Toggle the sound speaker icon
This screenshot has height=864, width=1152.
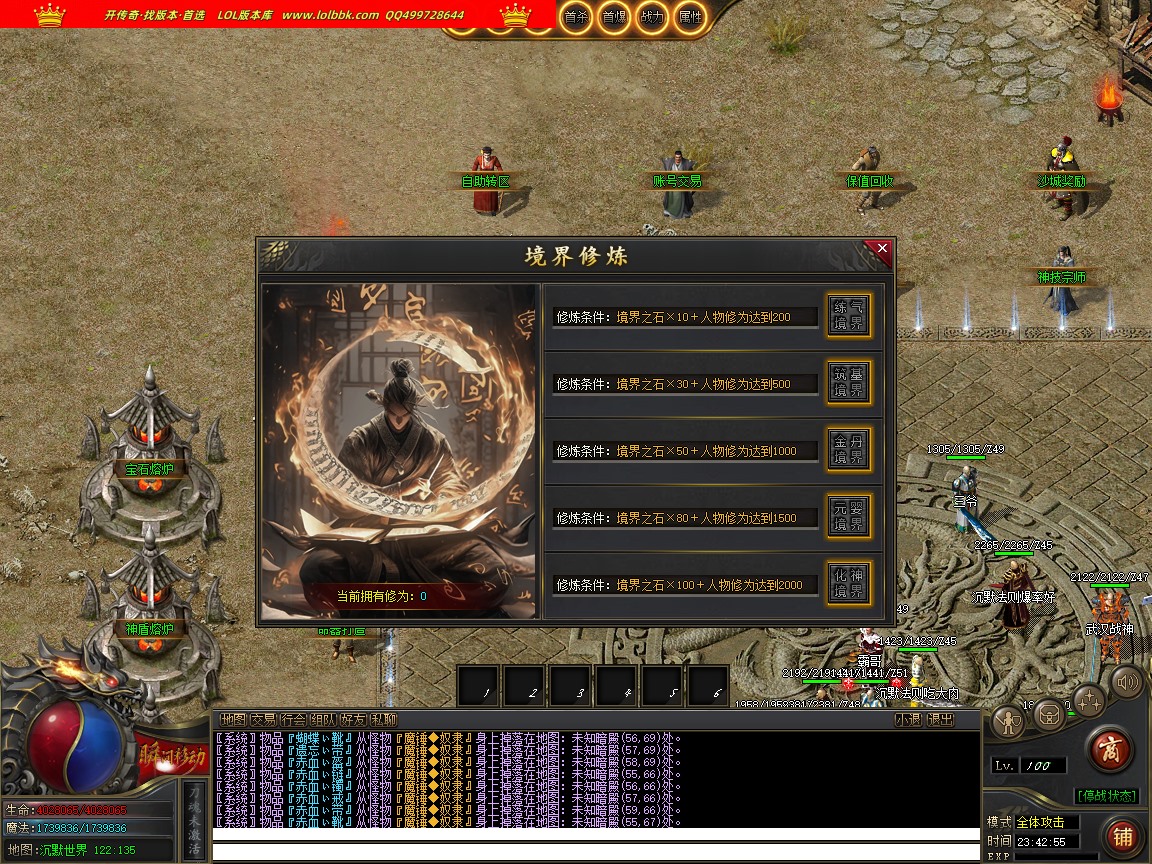1127,682
